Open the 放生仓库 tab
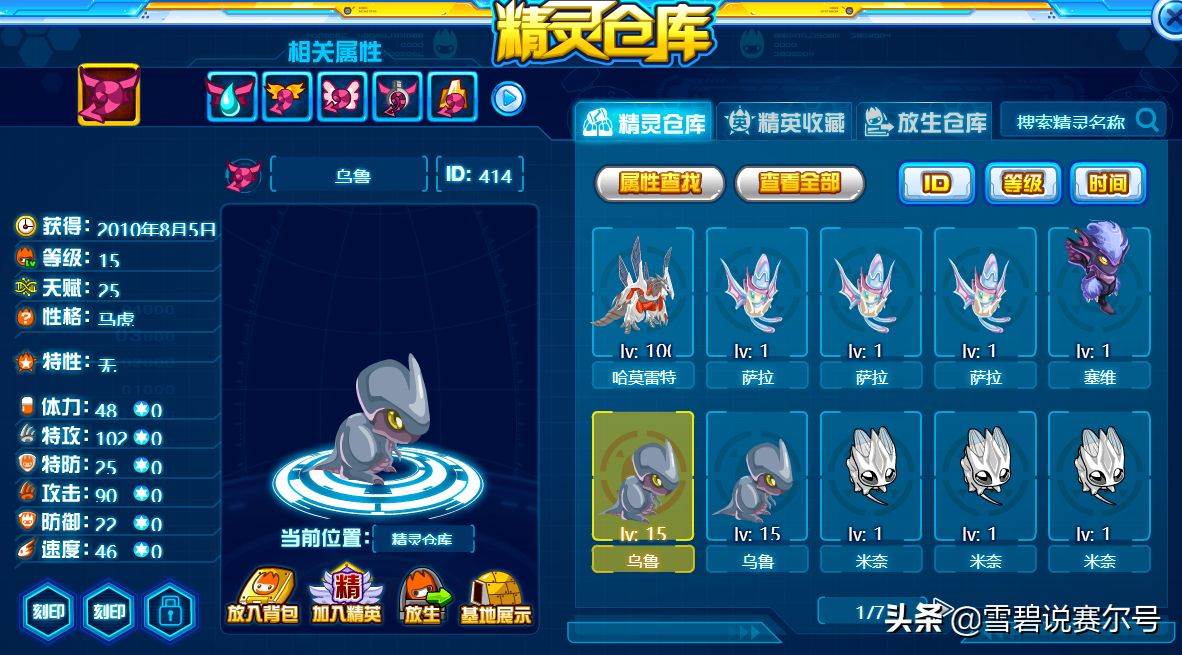The image size is (1182, 655). 926,123
